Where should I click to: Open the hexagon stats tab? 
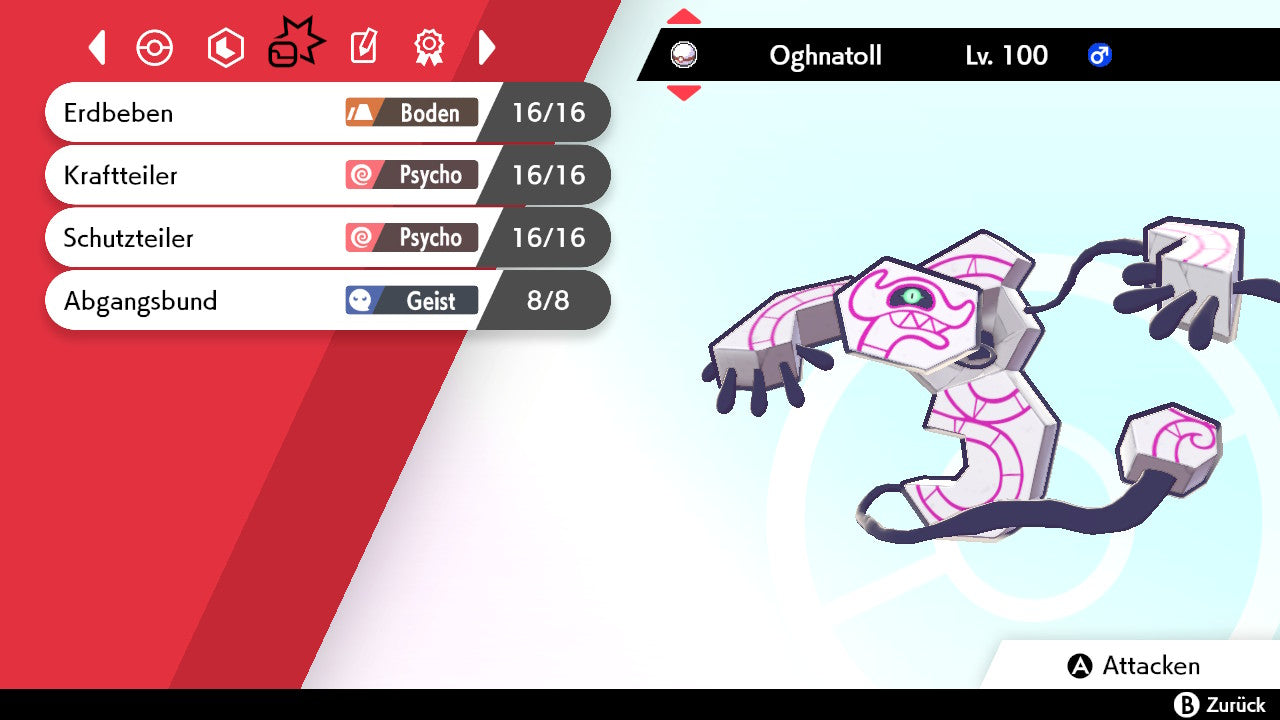tap(225, 48)
